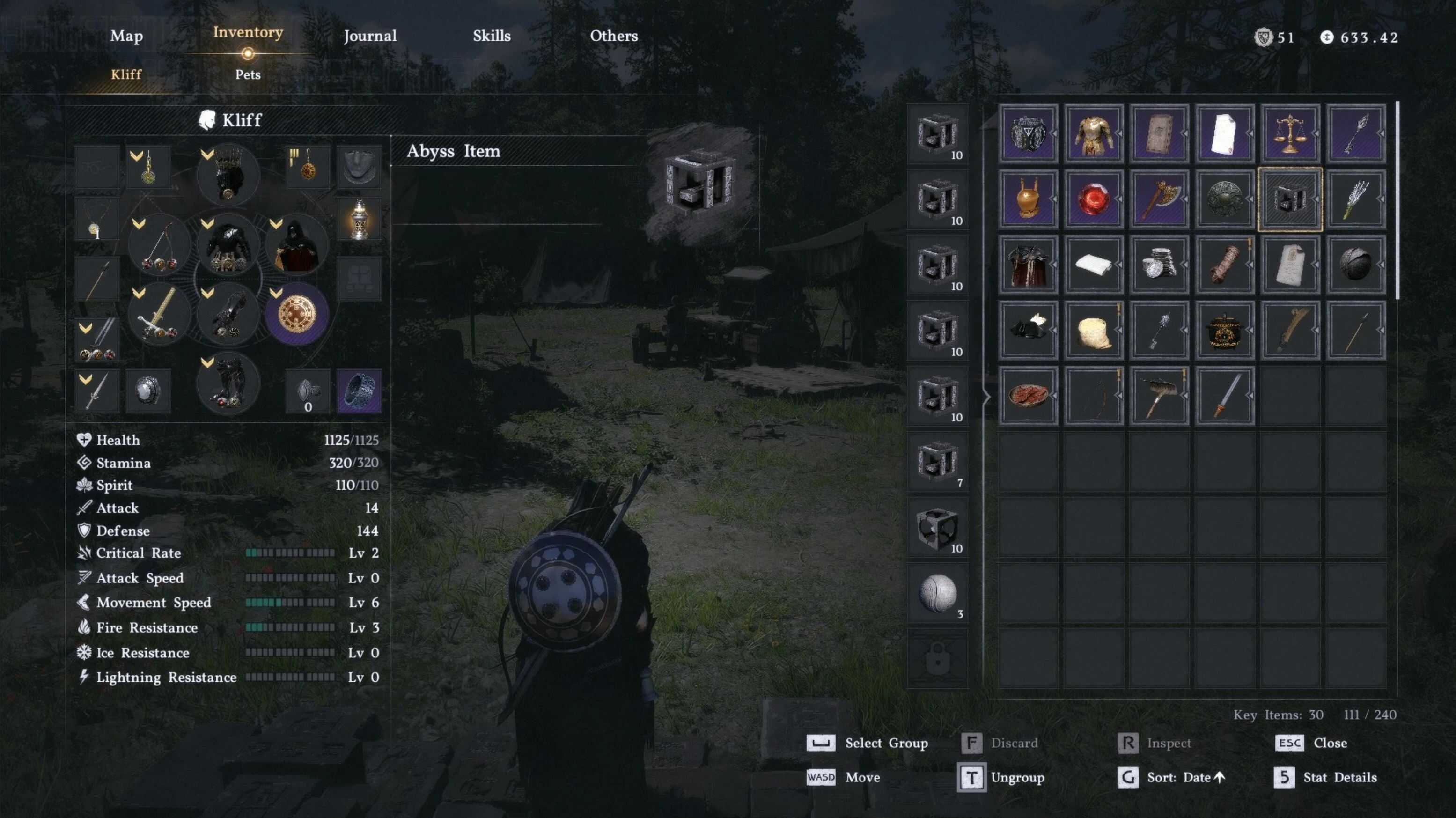The height and width of the screenshot is (818, 1456).
Task: Select the golden scales item
Action: (1289, 133)
